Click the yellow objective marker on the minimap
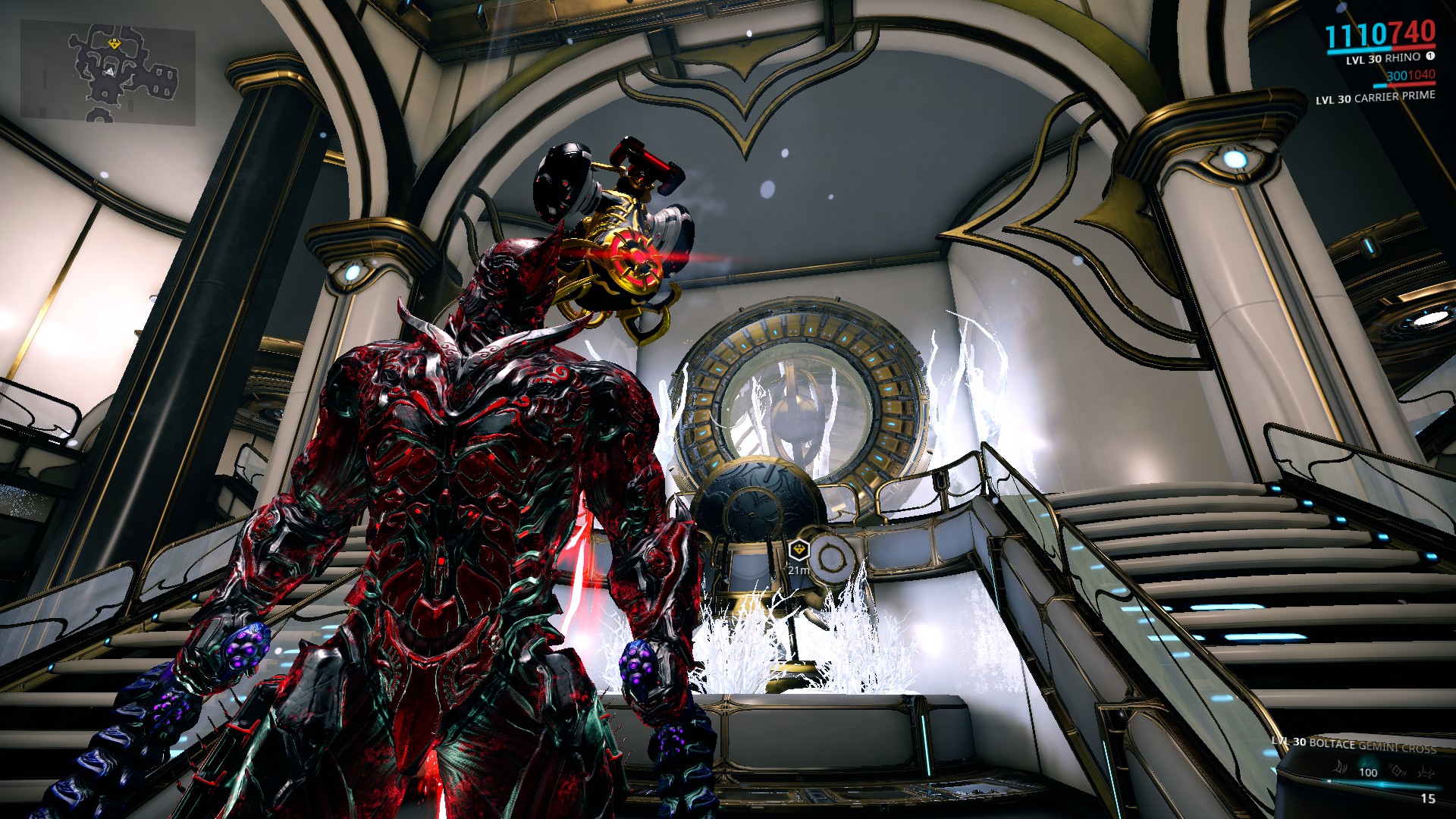 (x=114, y=45)
